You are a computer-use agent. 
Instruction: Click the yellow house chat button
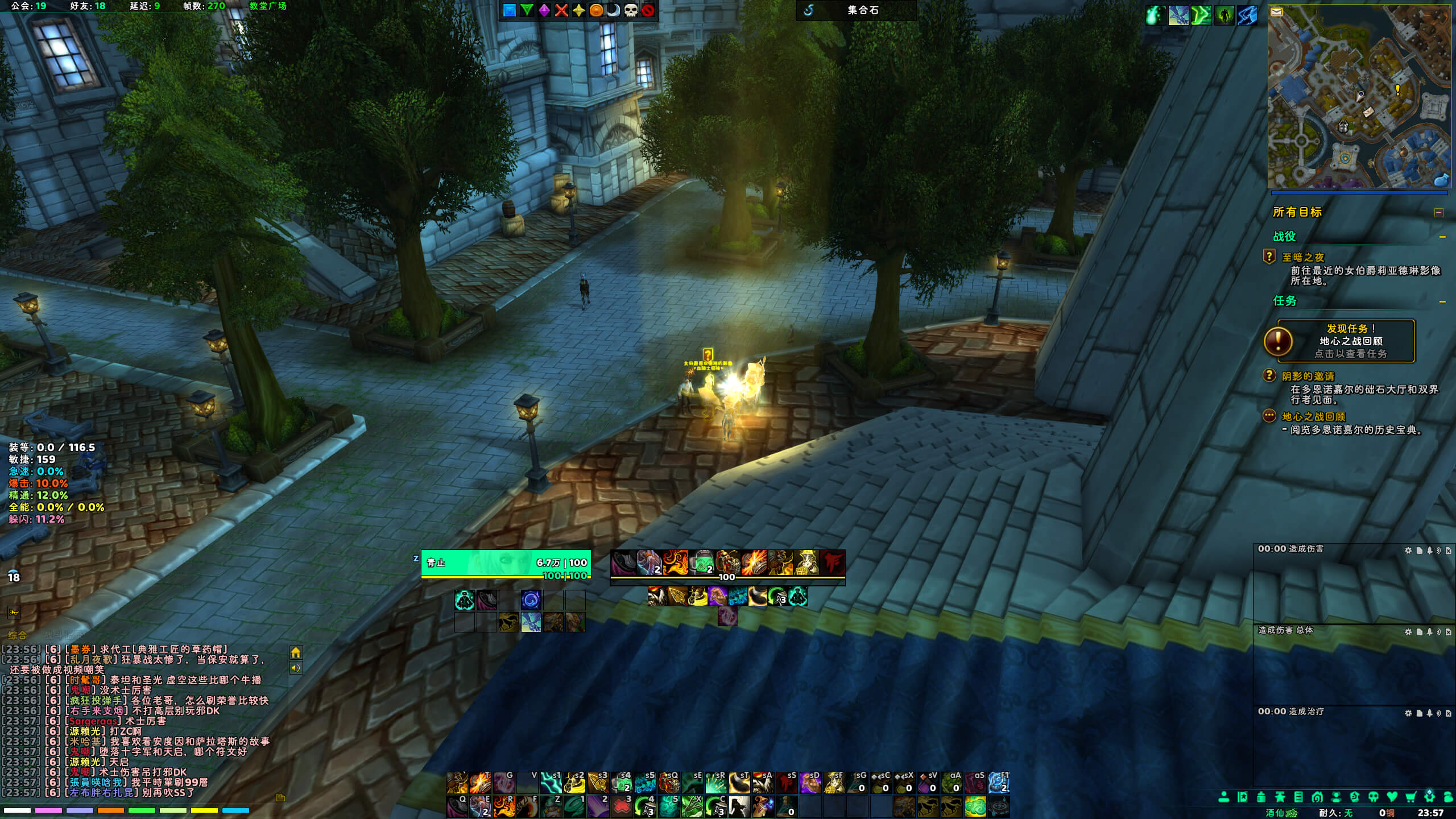(x=296, y=652)
